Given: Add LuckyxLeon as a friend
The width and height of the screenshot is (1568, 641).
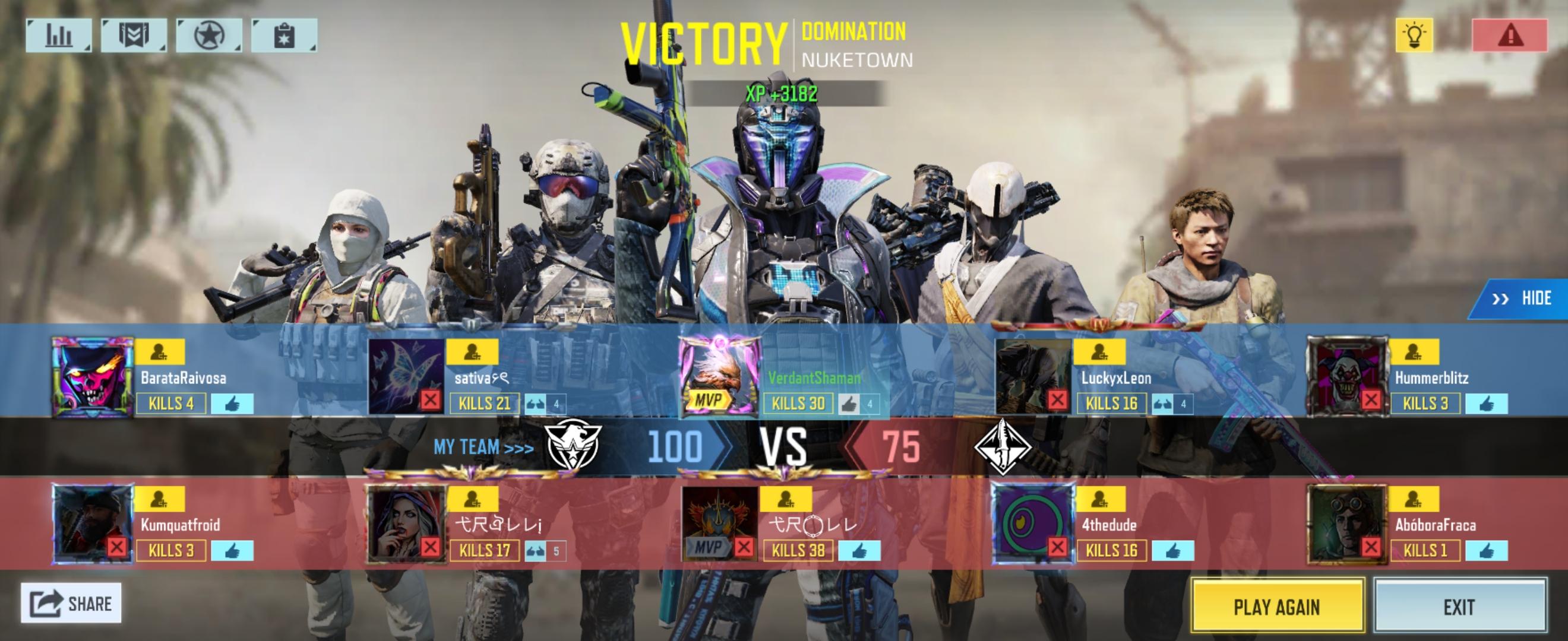Looking at the screenshot, I should [1098, 351].
